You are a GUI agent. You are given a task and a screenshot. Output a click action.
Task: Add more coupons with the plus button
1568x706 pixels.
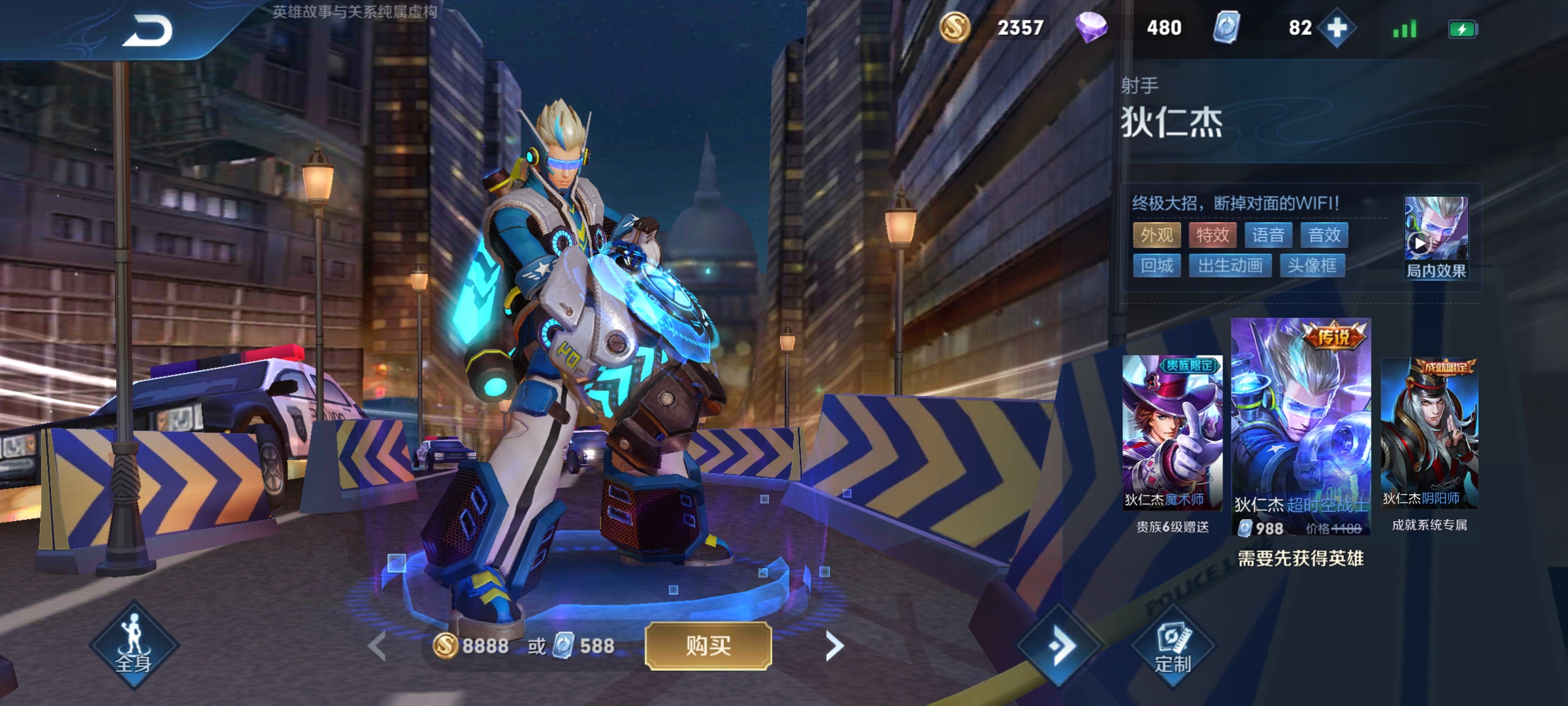point(1337,28)
